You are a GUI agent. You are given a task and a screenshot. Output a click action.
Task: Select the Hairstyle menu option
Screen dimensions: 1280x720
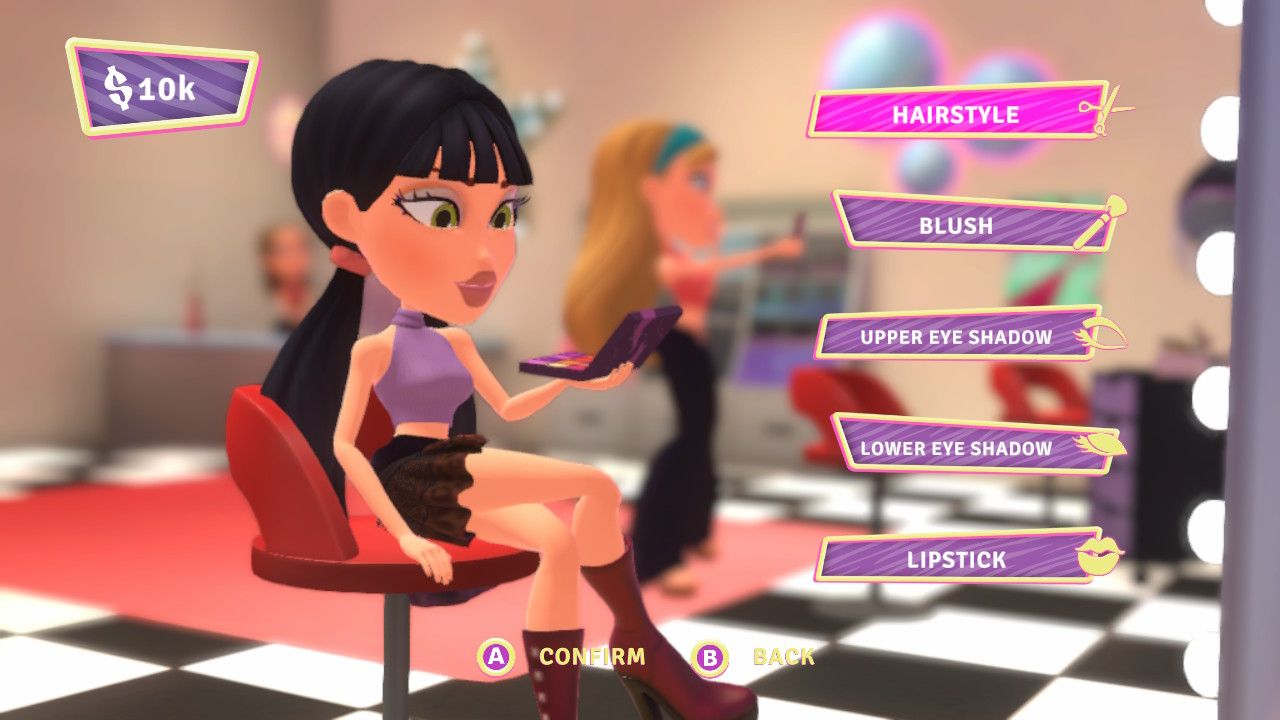955,113
